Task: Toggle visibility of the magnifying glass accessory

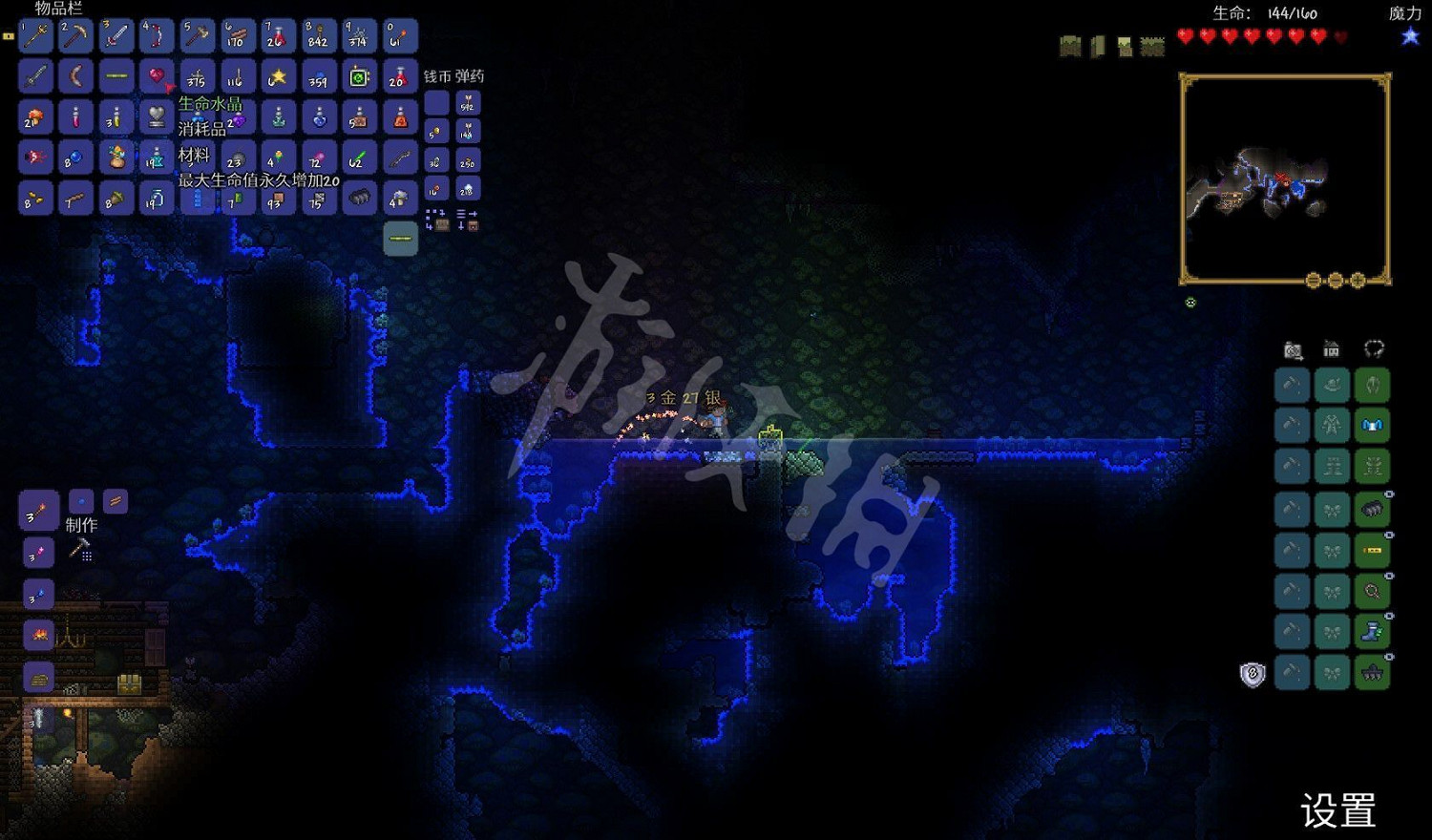Action: [x=1390, y=574]
